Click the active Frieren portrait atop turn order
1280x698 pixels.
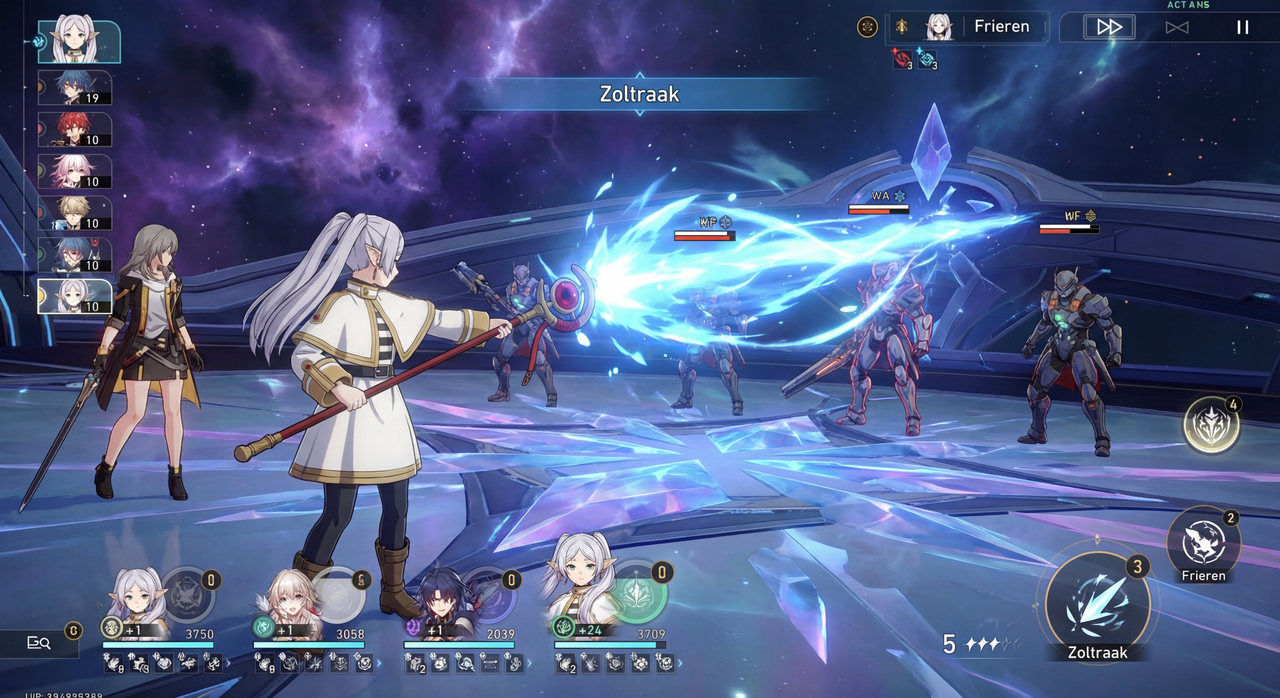point(78,40)
